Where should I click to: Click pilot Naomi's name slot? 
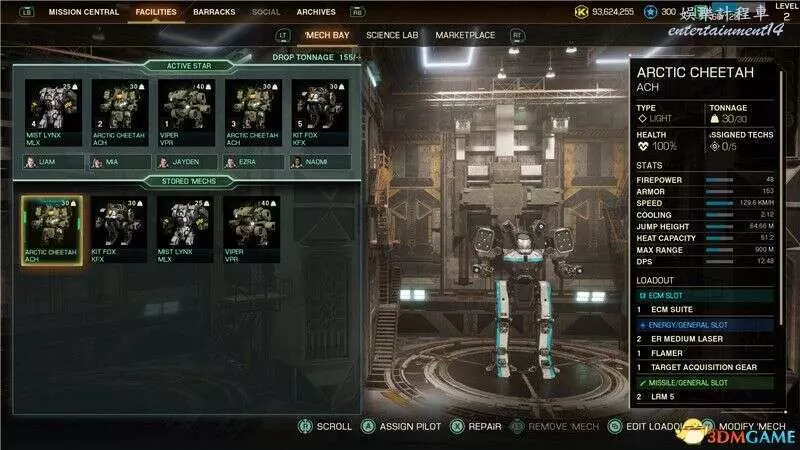tap(320, 161)
